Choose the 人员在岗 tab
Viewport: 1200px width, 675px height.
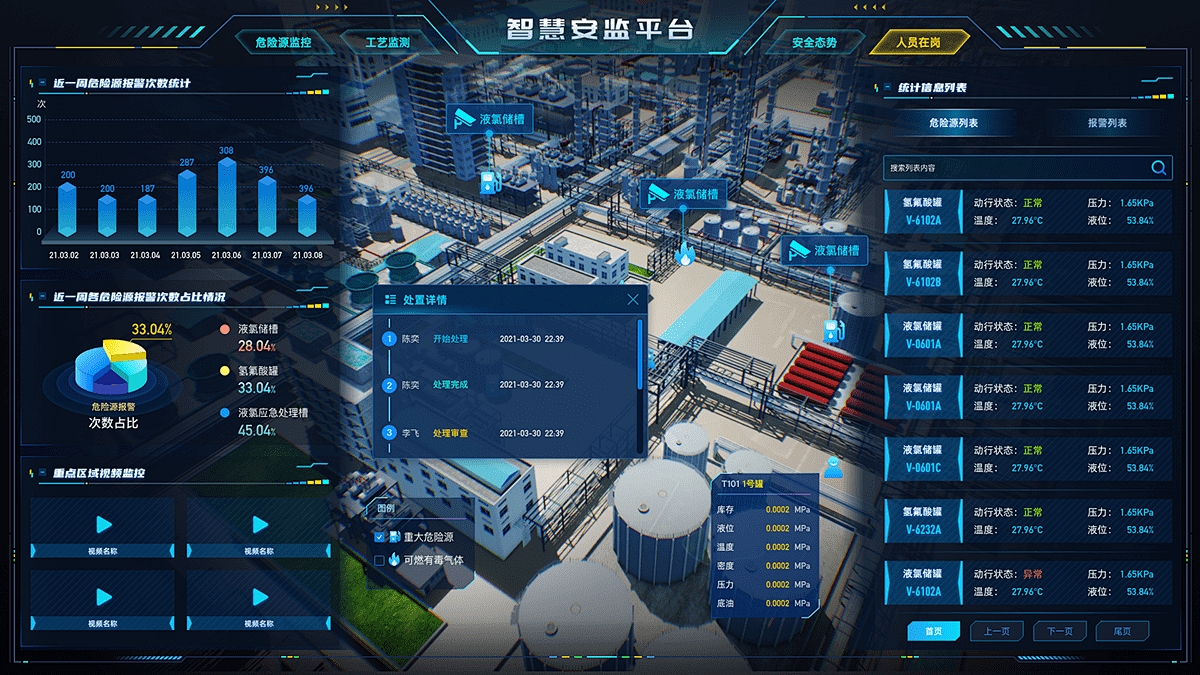(918, 43)
